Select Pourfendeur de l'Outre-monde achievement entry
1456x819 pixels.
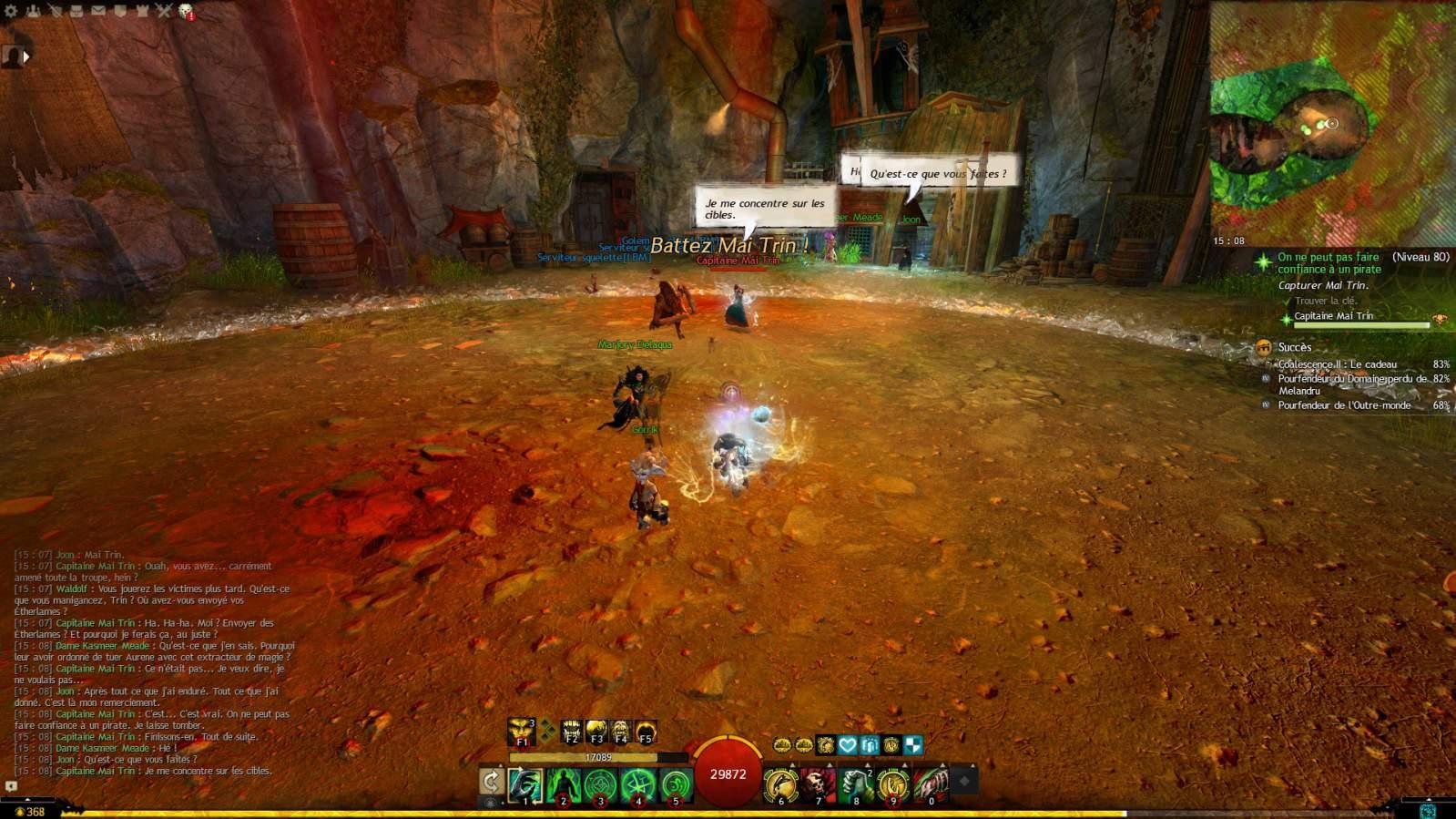[x=1344, y=405]
